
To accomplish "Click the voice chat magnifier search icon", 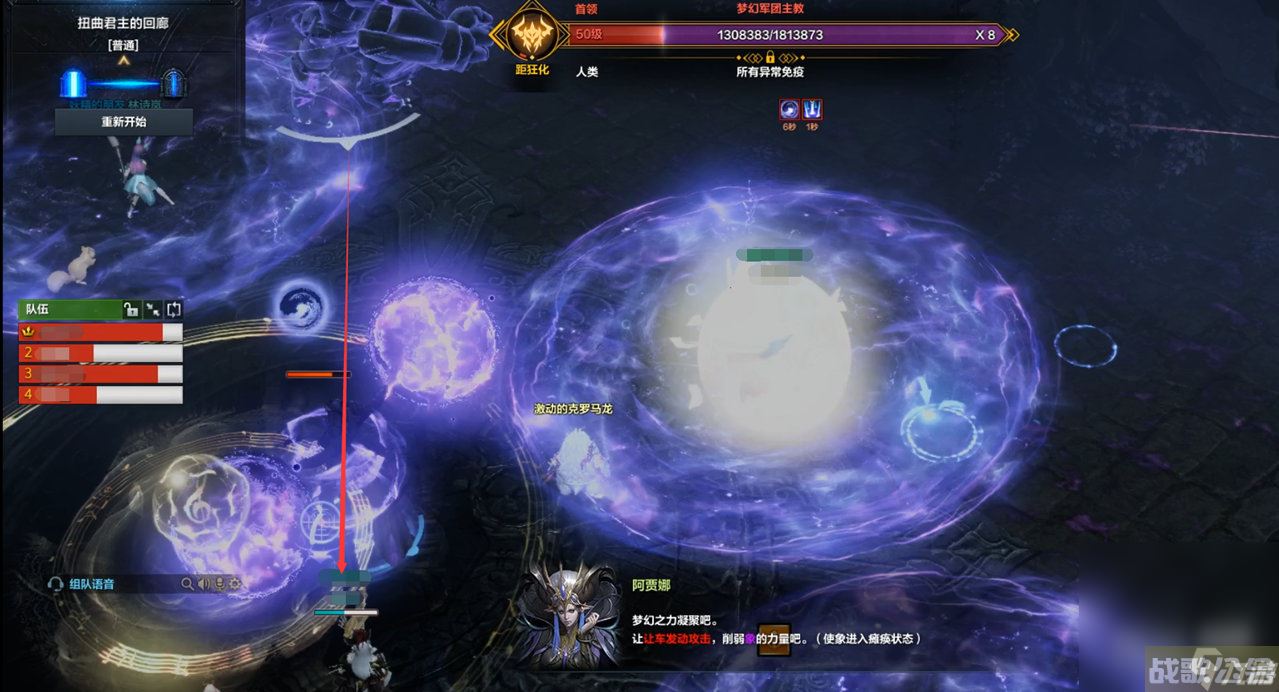I will [187, 584].
